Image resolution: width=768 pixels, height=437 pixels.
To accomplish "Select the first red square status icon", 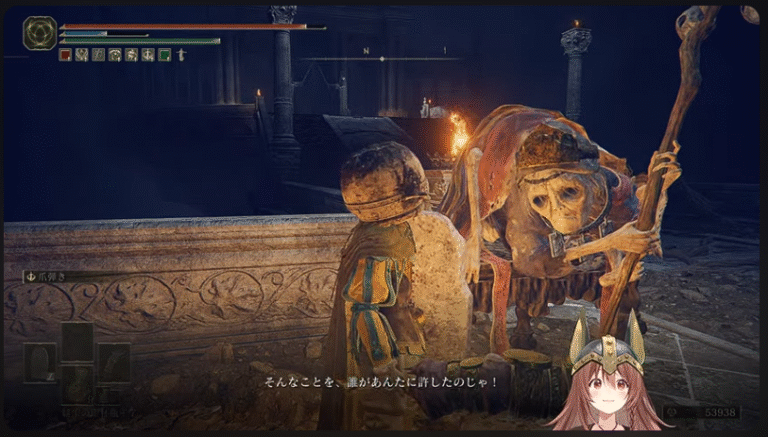I will pos(65,55).
